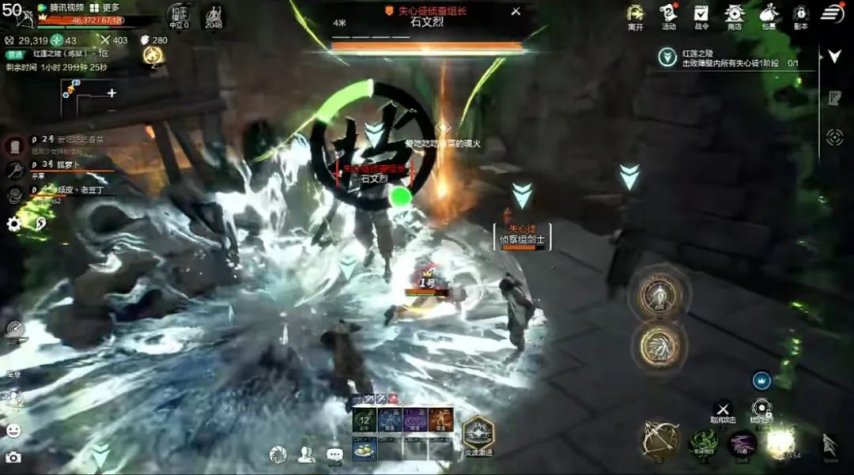This screenshot has height=475, width=854.
Task: Open the camera screenshot button
Action: 14,457
